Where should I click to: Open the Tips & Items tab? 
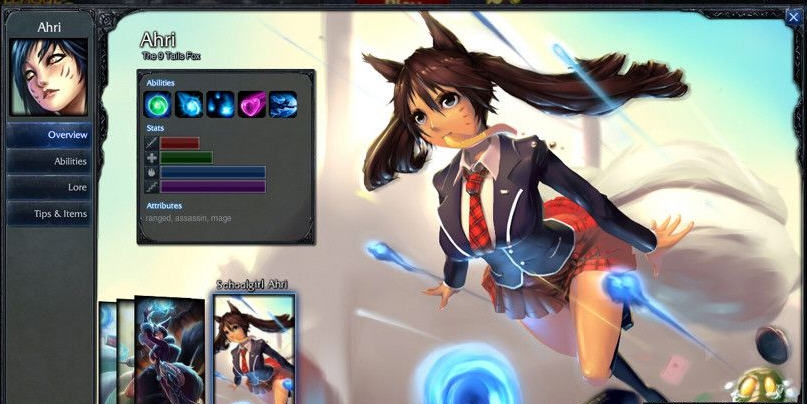[49, 213]
